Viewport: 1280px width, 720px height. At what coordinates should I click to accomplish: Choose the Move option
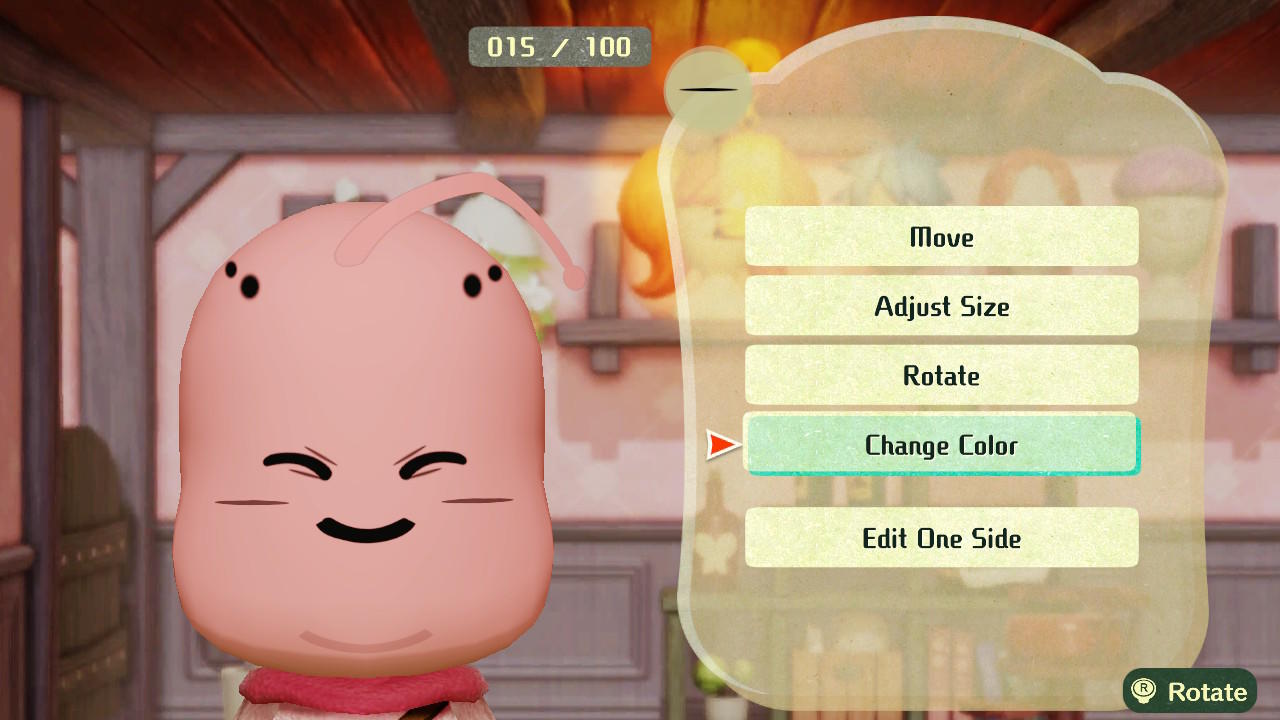click(x=941, y=237)
